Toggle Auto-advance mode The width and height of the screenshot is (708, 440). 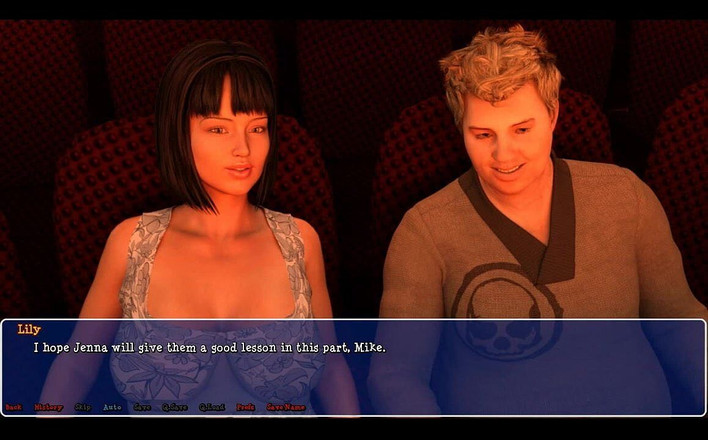(x=112, y=407)
